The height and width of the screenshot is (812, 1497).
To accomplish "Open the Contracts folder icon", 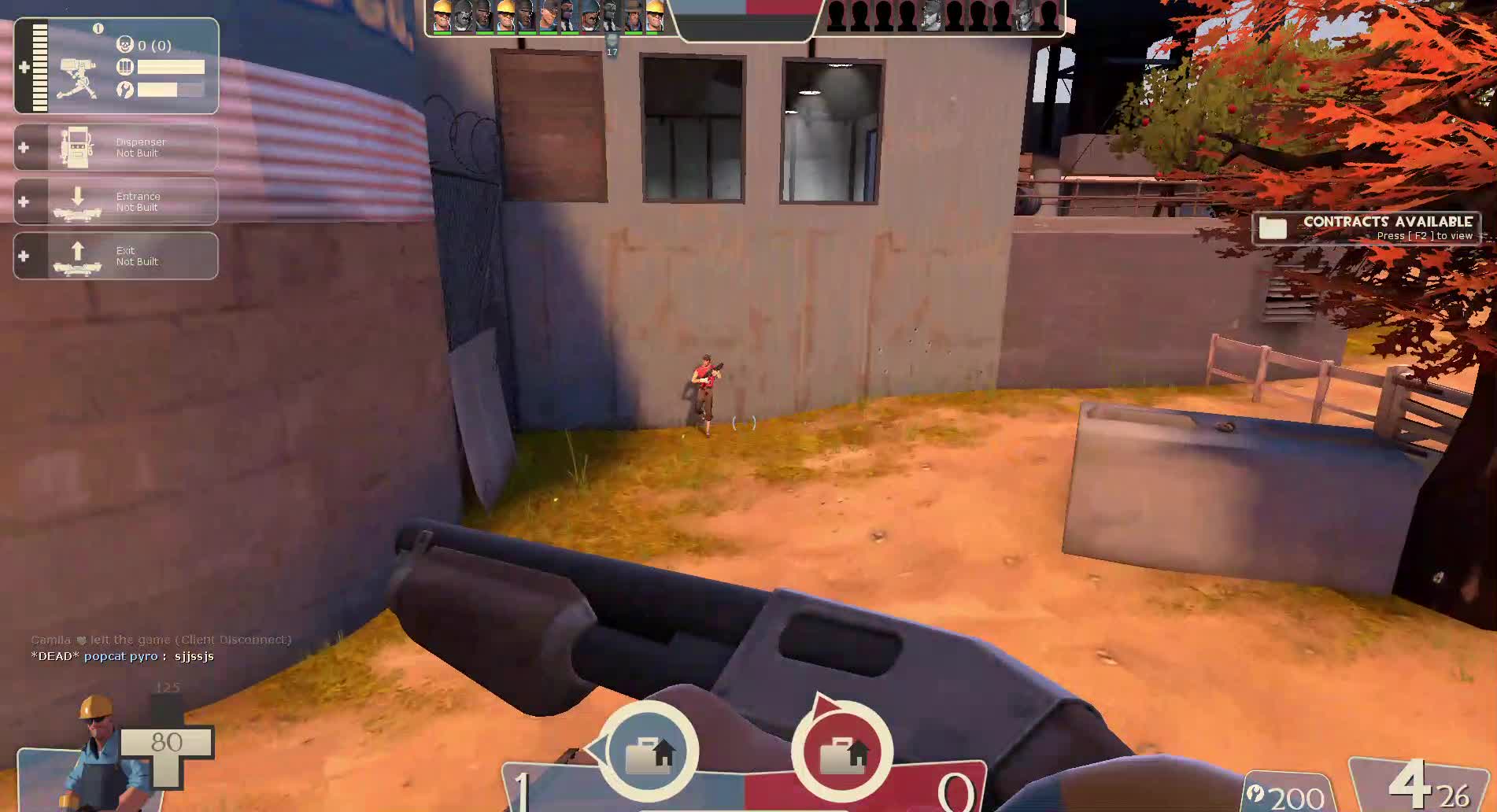I will pos(1274,228).
